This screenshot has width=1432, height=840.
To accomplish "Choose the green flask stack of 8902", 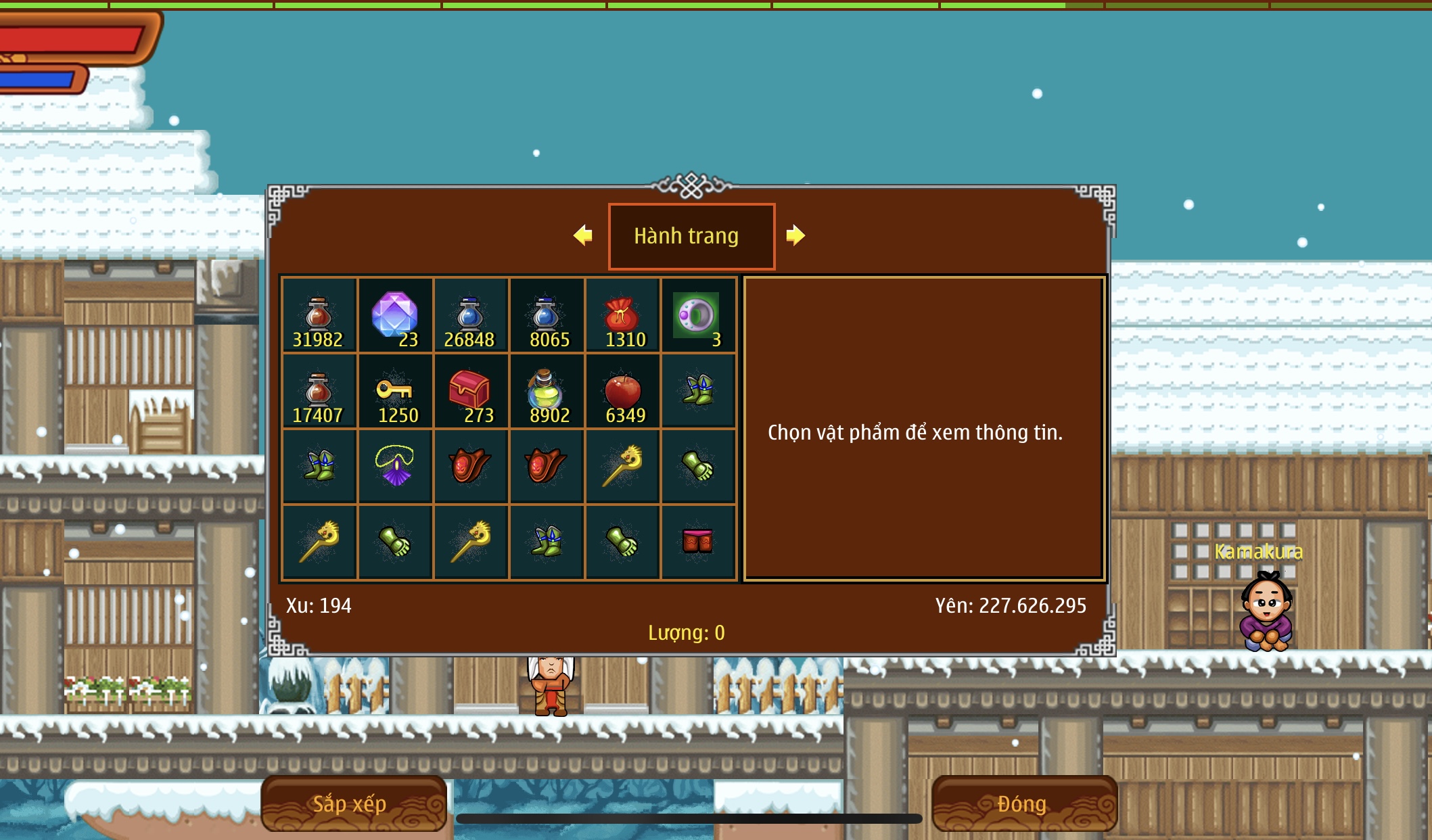I will (x=546, y=391).
